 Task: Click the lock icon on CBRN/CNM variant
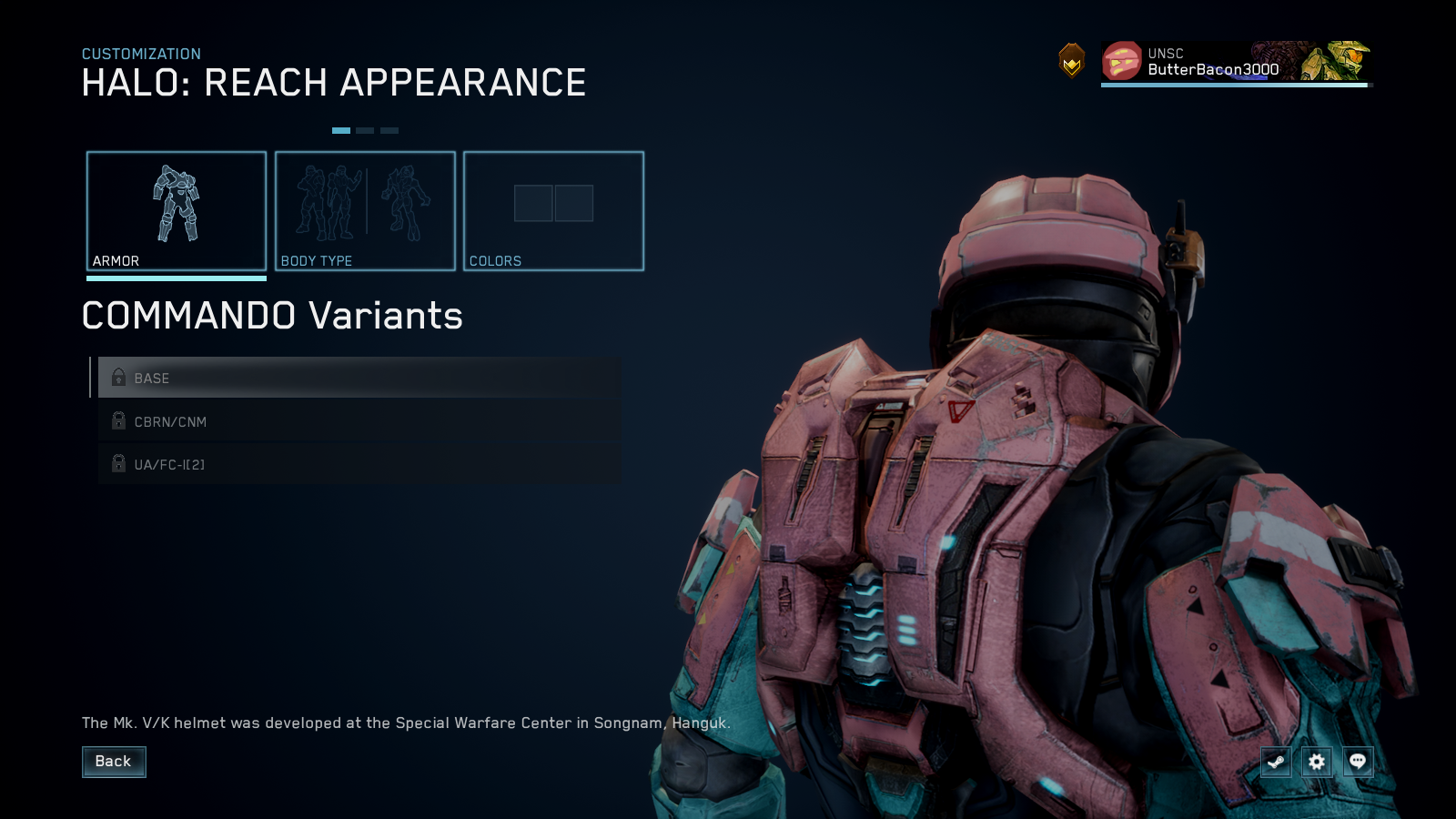click(118, 420)
